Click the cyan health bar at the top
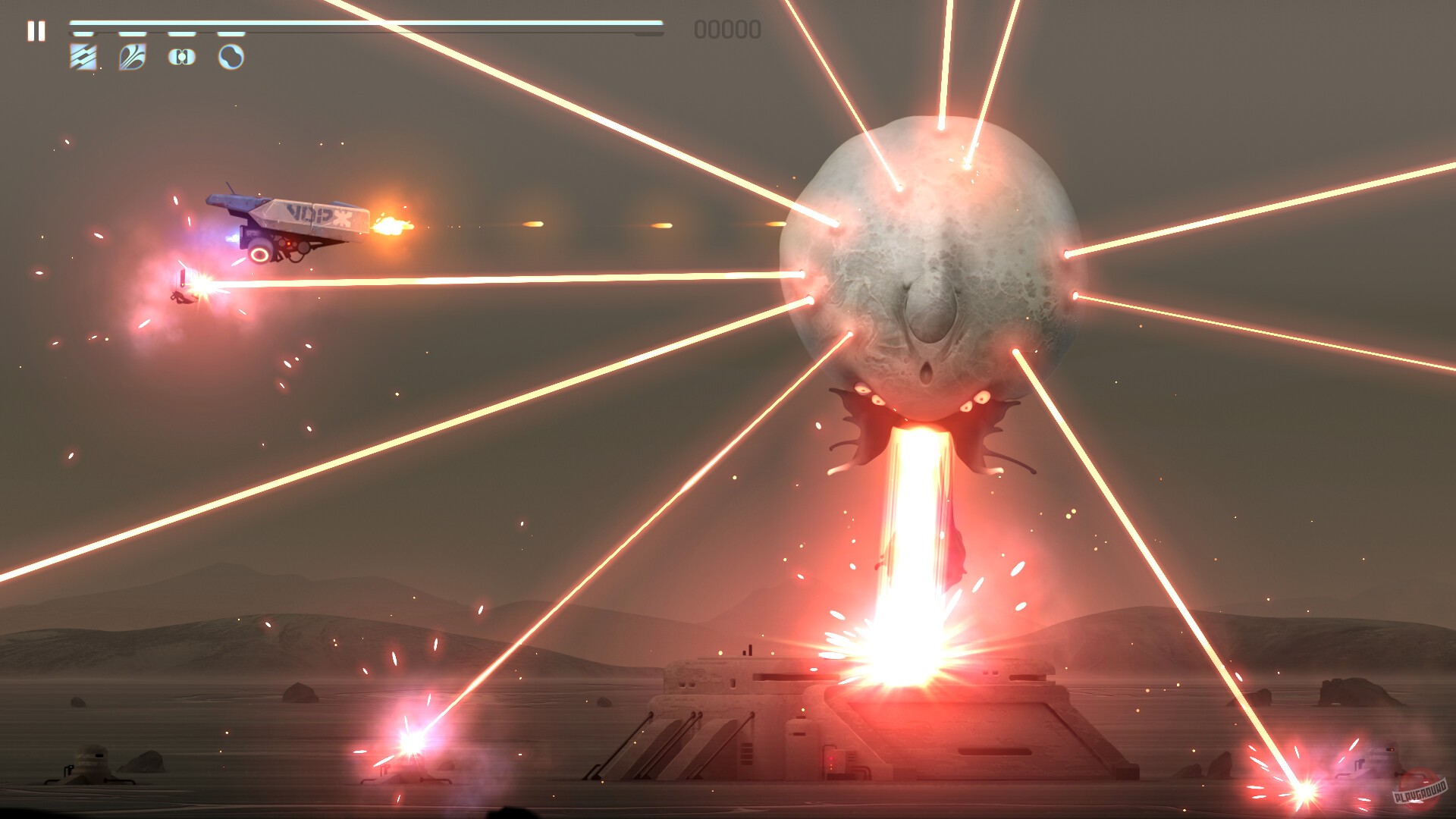Viewport: 1456px width, 819px height. point(349,25)
